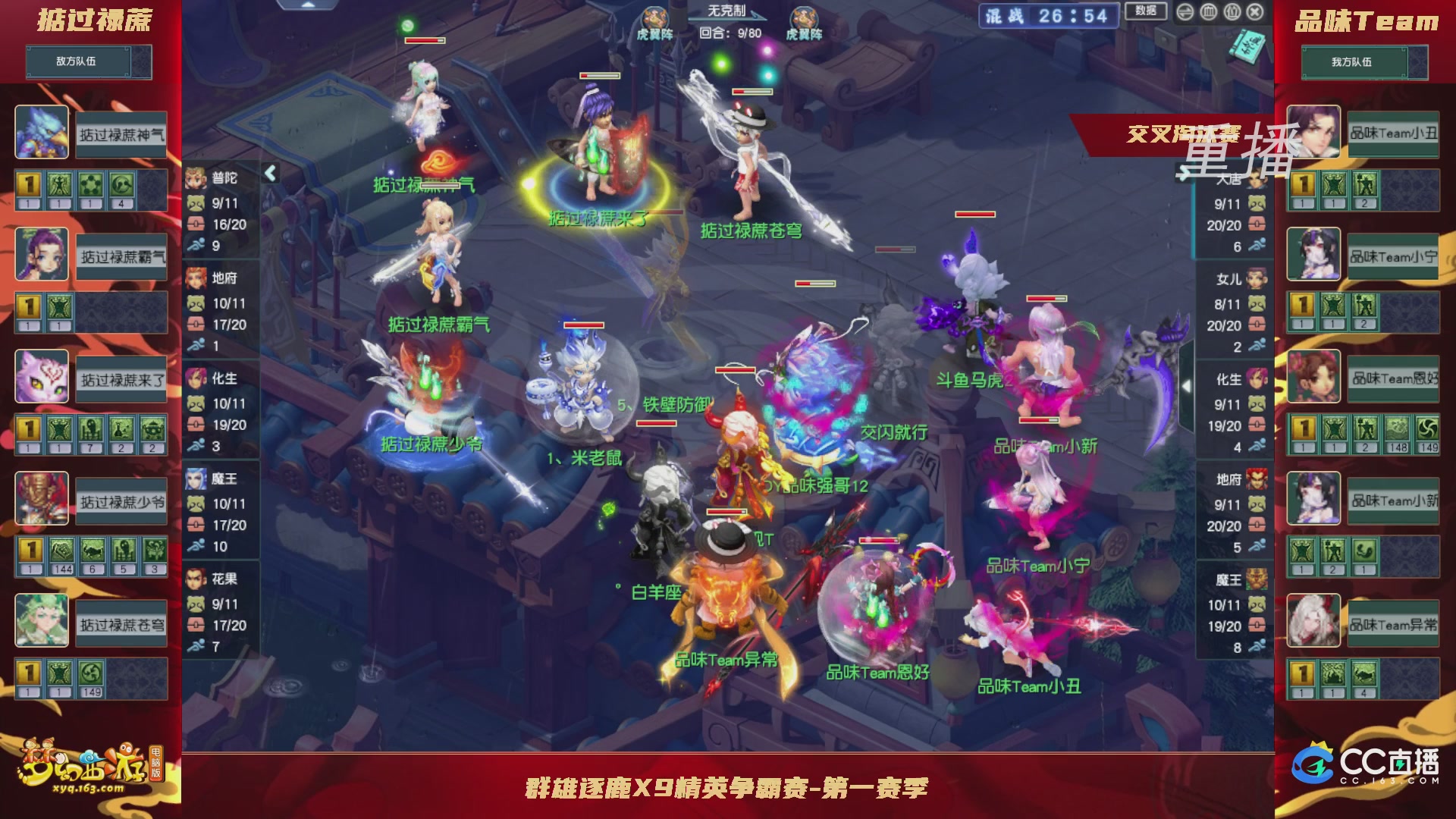Collapse the unit panel with the left chevron
This screenshot has width=1456, height=819.
(x=271, y=172)
